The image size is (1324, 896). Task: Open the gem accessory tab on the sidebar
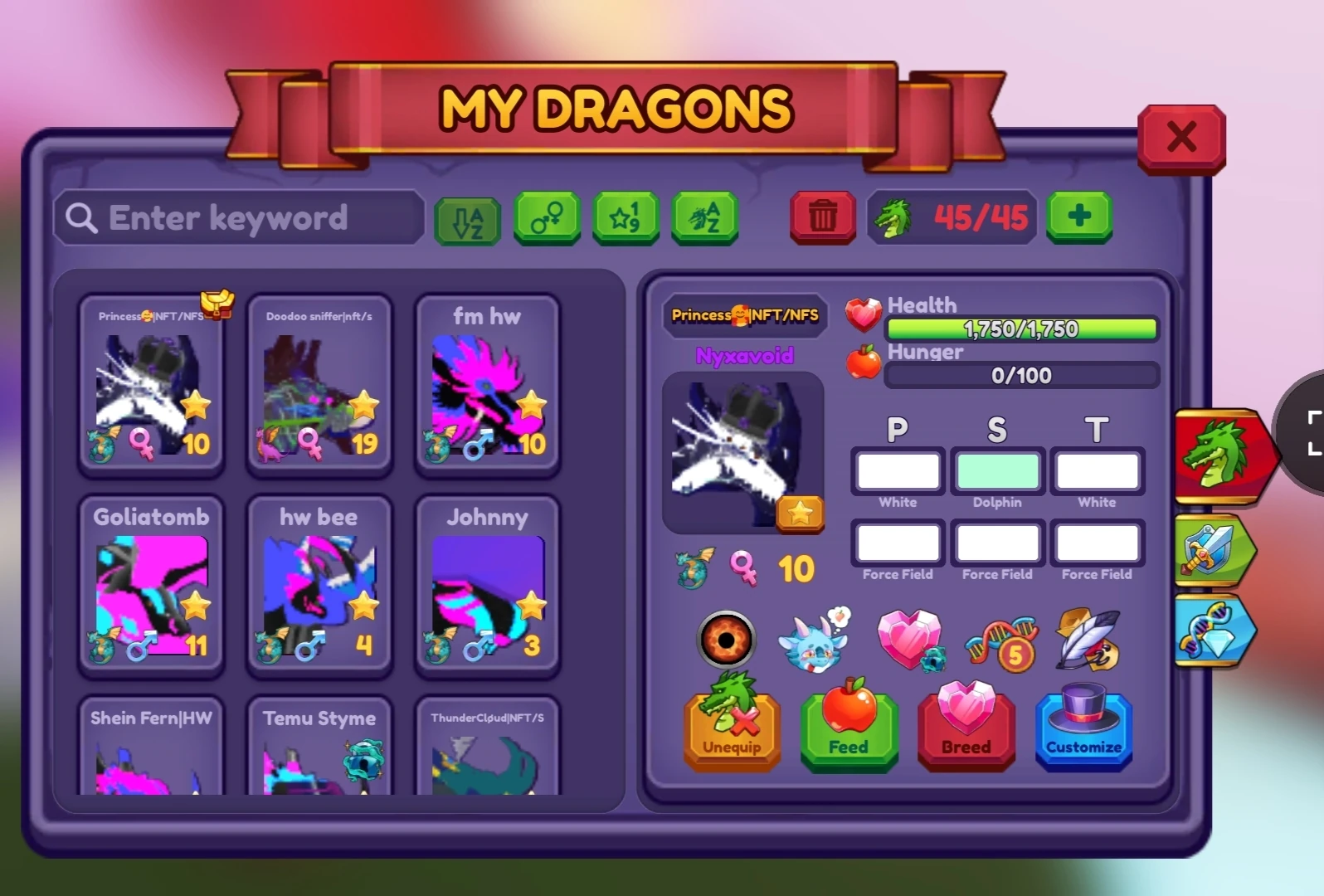(1219, 632)
